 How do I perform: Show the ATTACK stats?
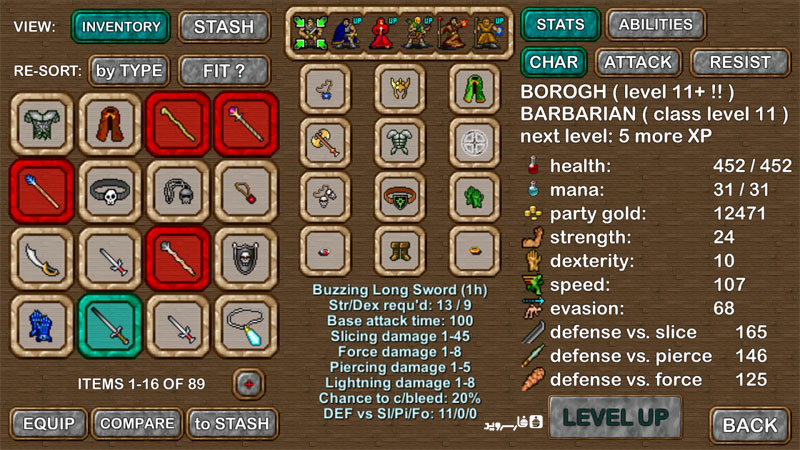tap(638, 62)
